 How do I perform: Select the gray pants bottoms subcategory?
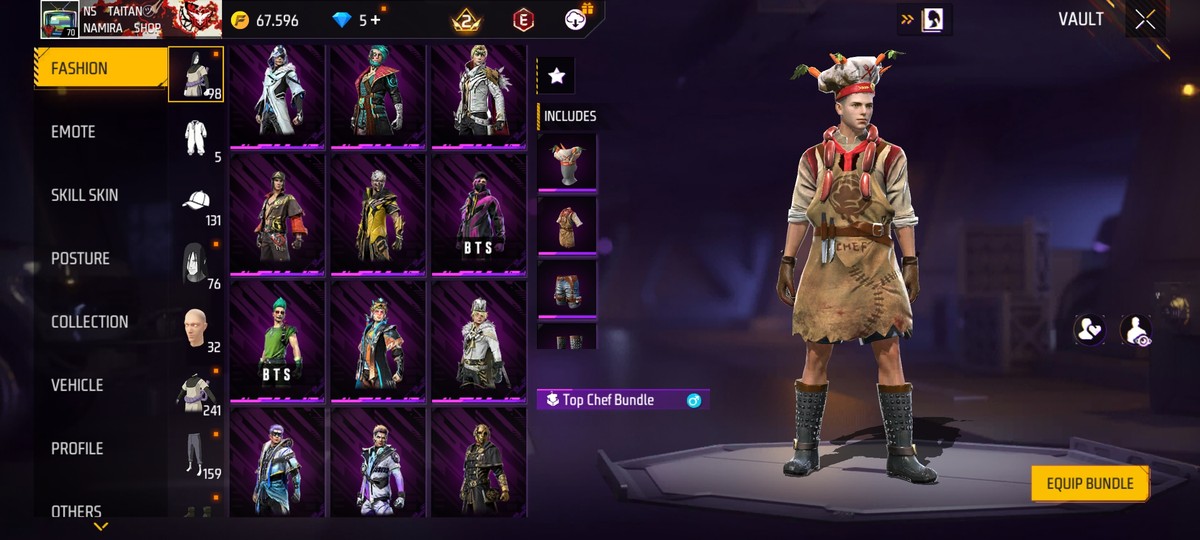pos(195,455)
